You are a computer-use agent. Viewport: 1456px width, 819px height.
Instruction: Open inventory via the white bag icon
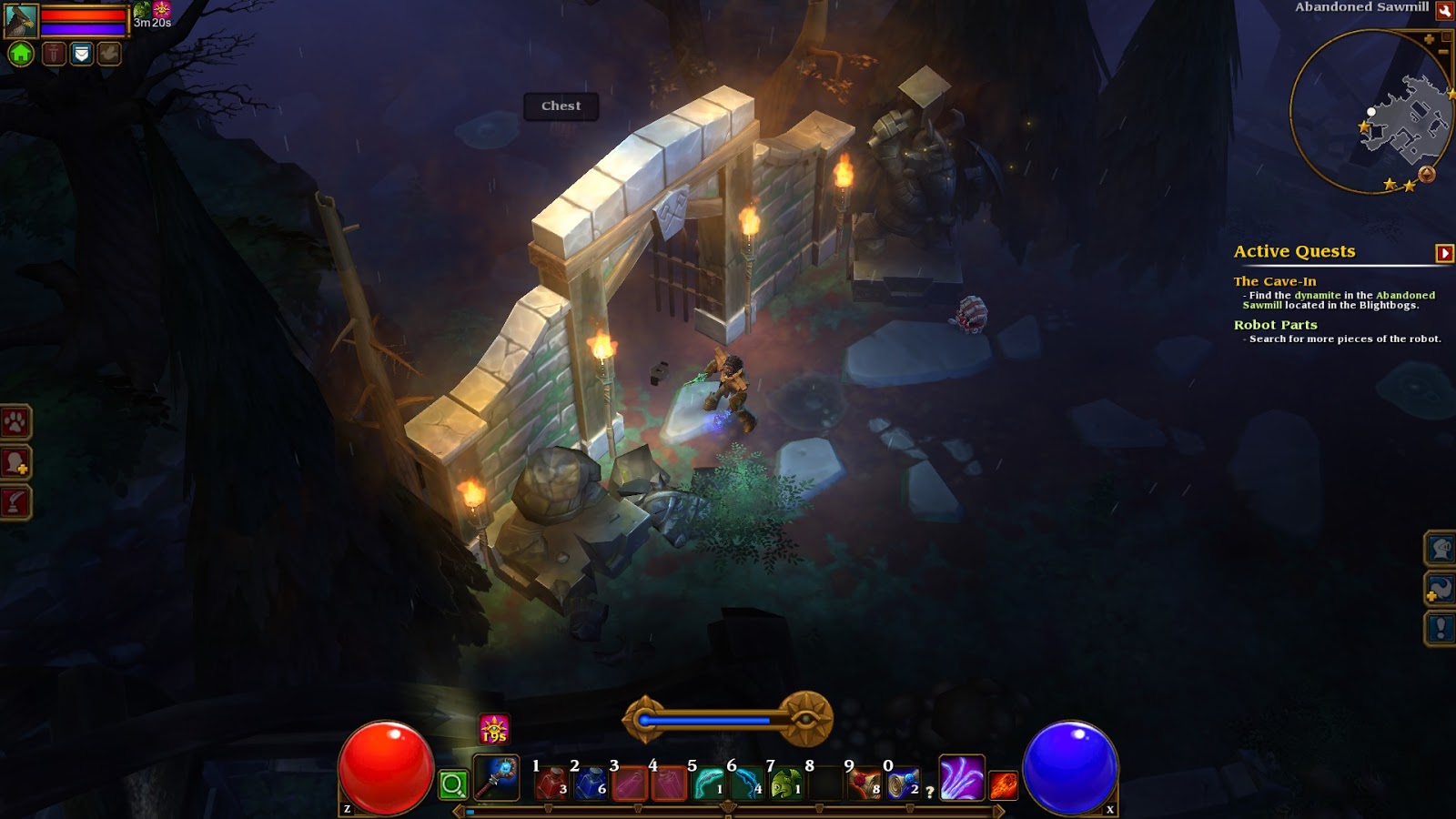81,53
